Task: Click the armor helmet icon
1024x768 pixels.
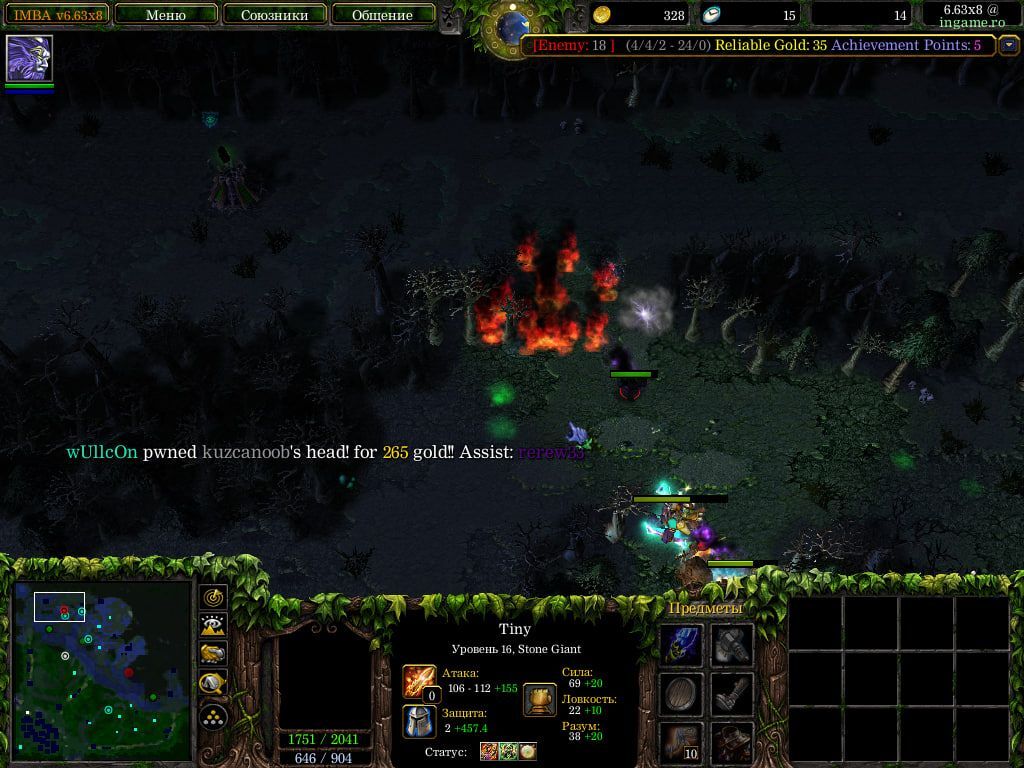Action: click(419, 721)
